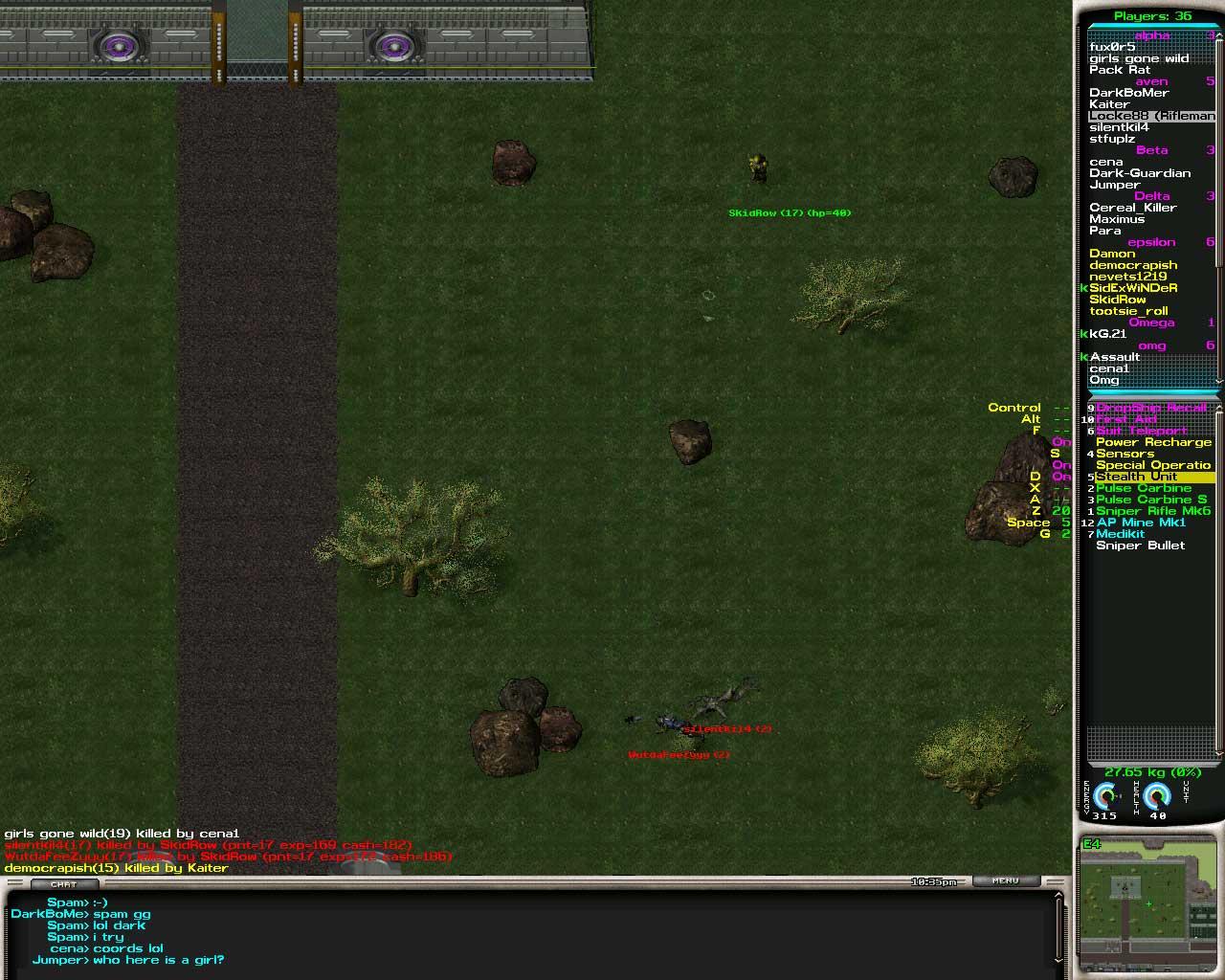Select Power Recharge in the item list
Image resolution: width=1225 pixels, height=980 pixels.
point(1153,442)
